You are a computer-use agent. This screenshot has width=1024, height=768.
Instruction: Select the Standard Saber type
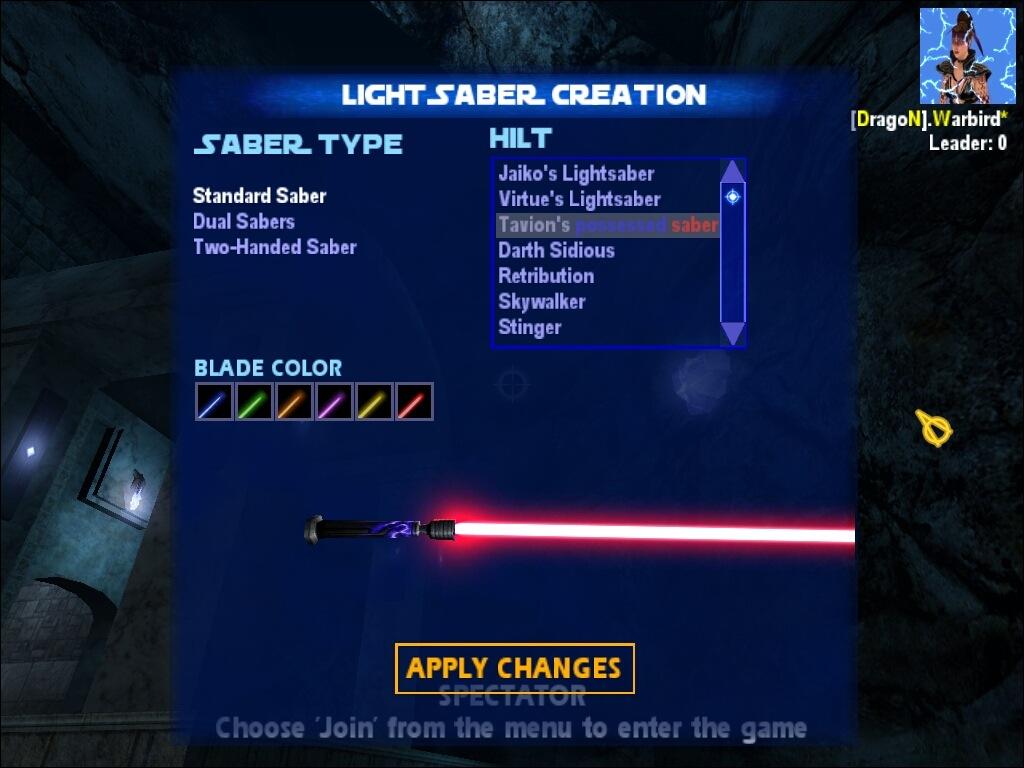tap(259, 196)
